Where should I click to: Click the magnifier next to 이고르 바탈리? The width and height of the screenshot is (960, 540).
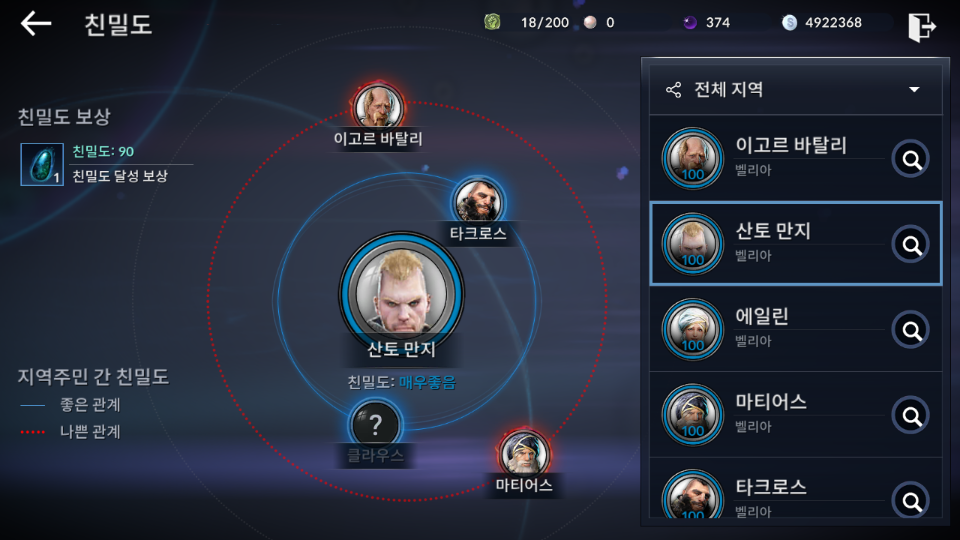pyautogui.click(x=910, y=158)
